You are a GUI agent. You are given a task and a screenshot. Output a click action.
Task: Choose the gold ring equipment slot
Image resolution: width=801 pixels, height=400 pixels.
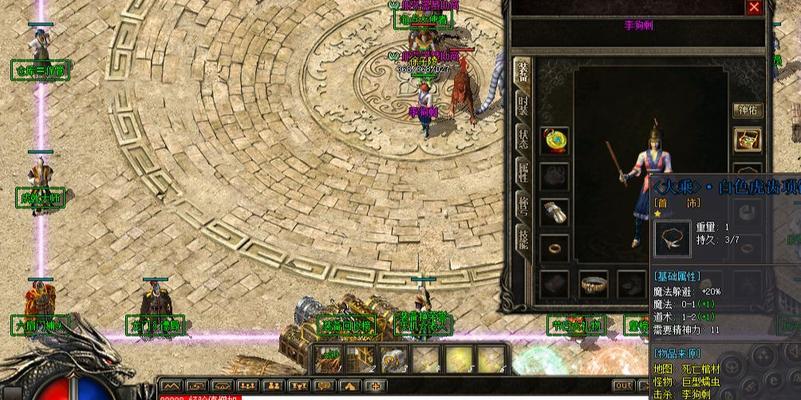point(555,247)
